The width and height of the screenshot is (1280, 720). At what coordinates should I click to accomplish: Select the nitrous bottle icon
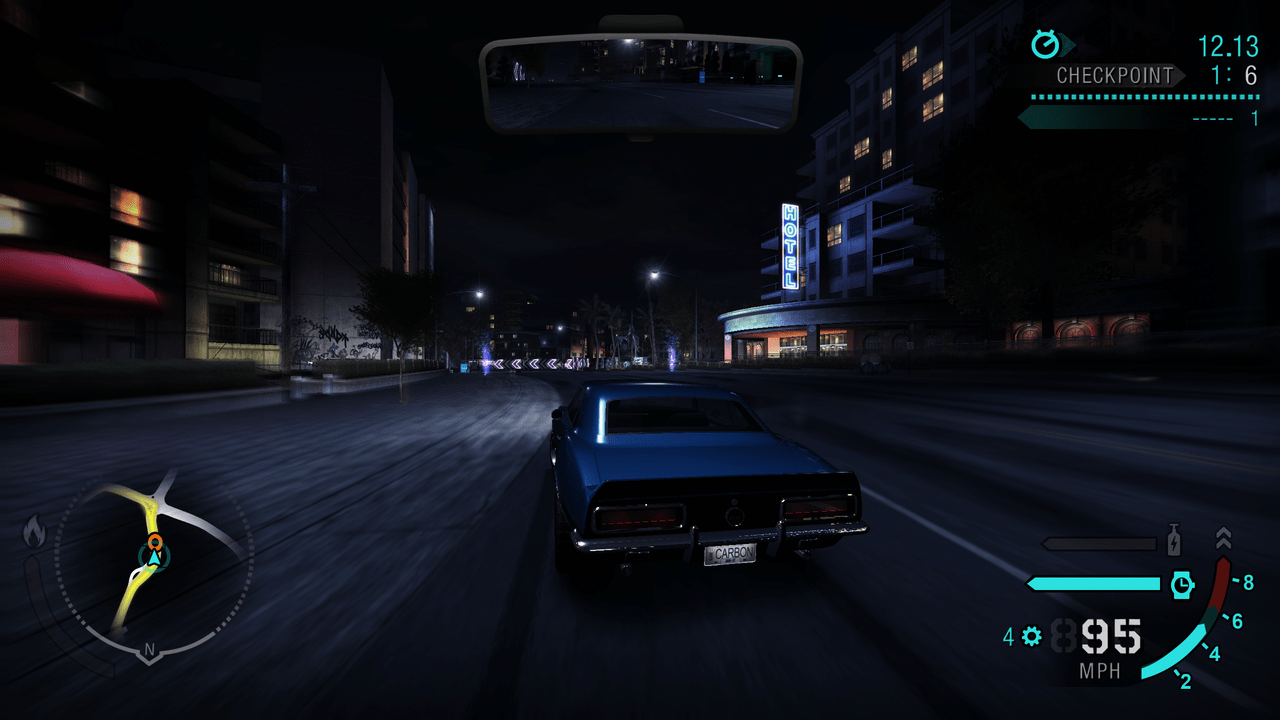1175,541
